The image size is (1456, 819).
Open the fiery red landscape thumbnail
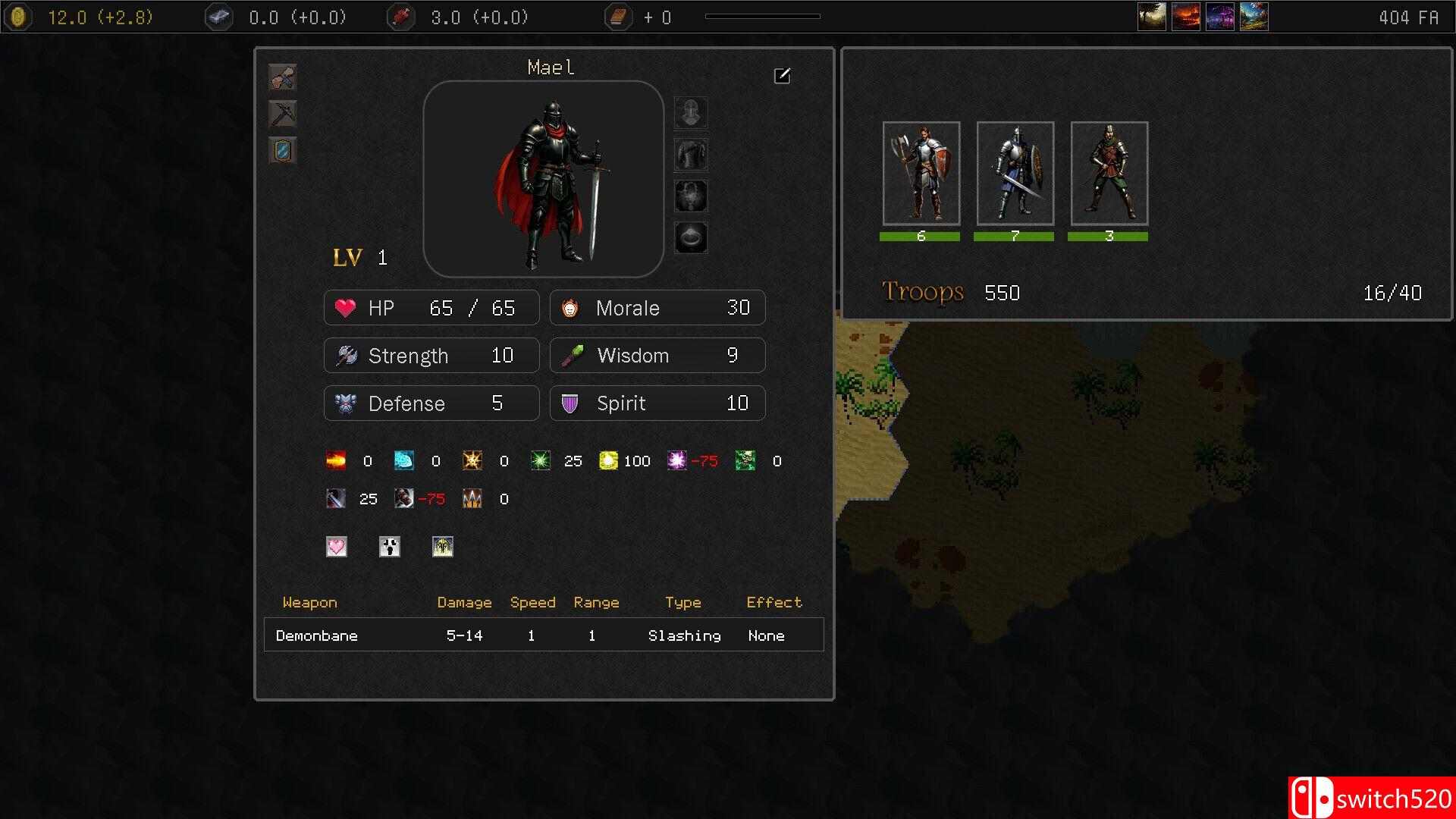pos(1186,17)
